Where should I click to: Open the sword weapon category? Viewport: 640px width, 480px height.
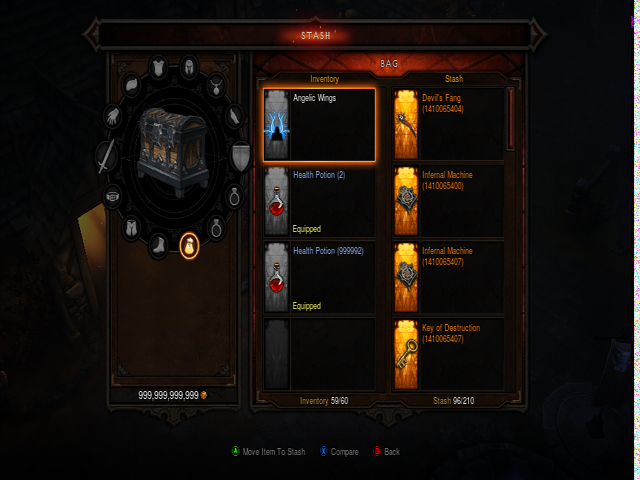106,156
